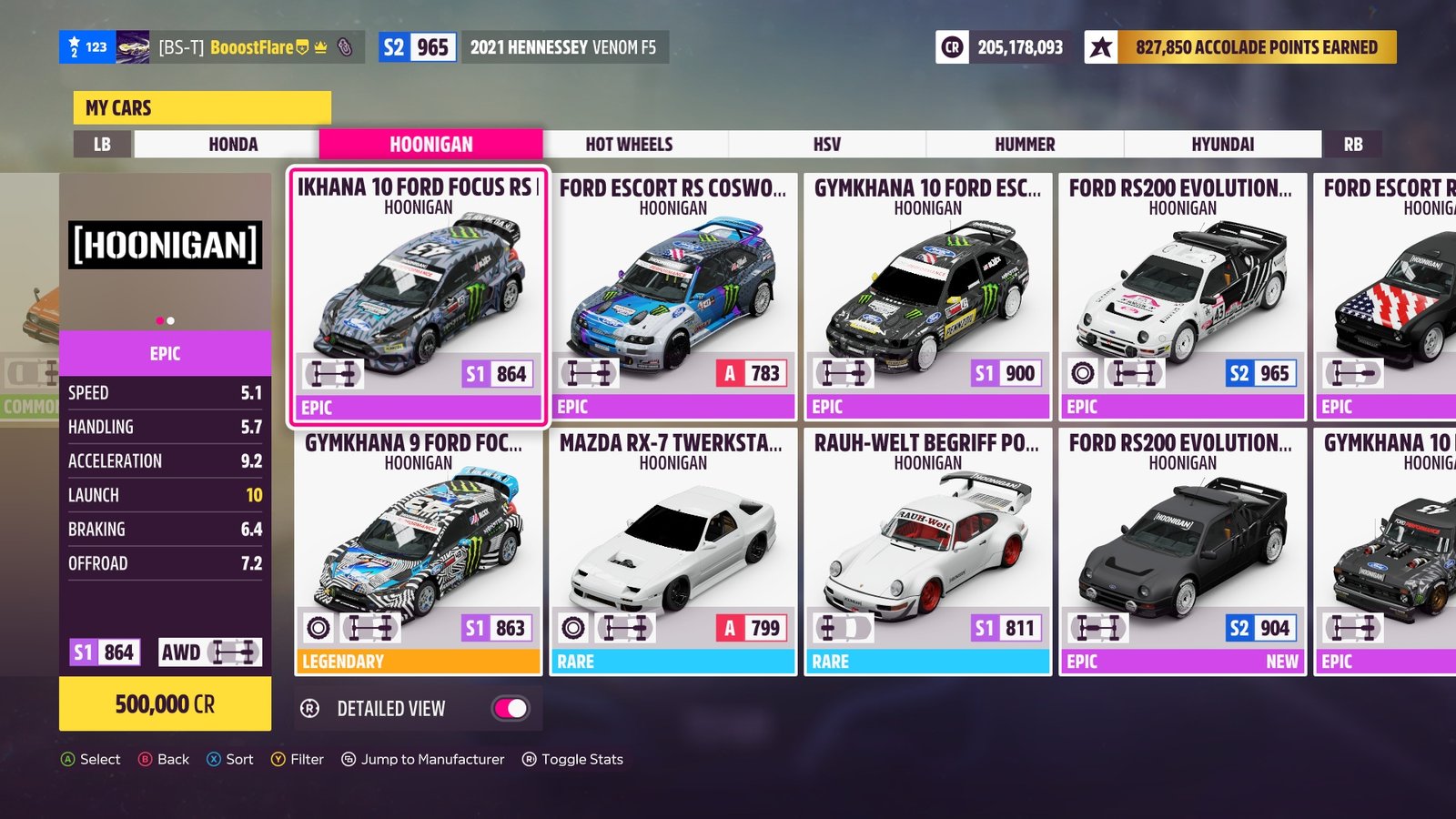Select the black Ford RS200 Evolution marked NEW
The image size is (1456, 819).
click(x=1182, y=551)
